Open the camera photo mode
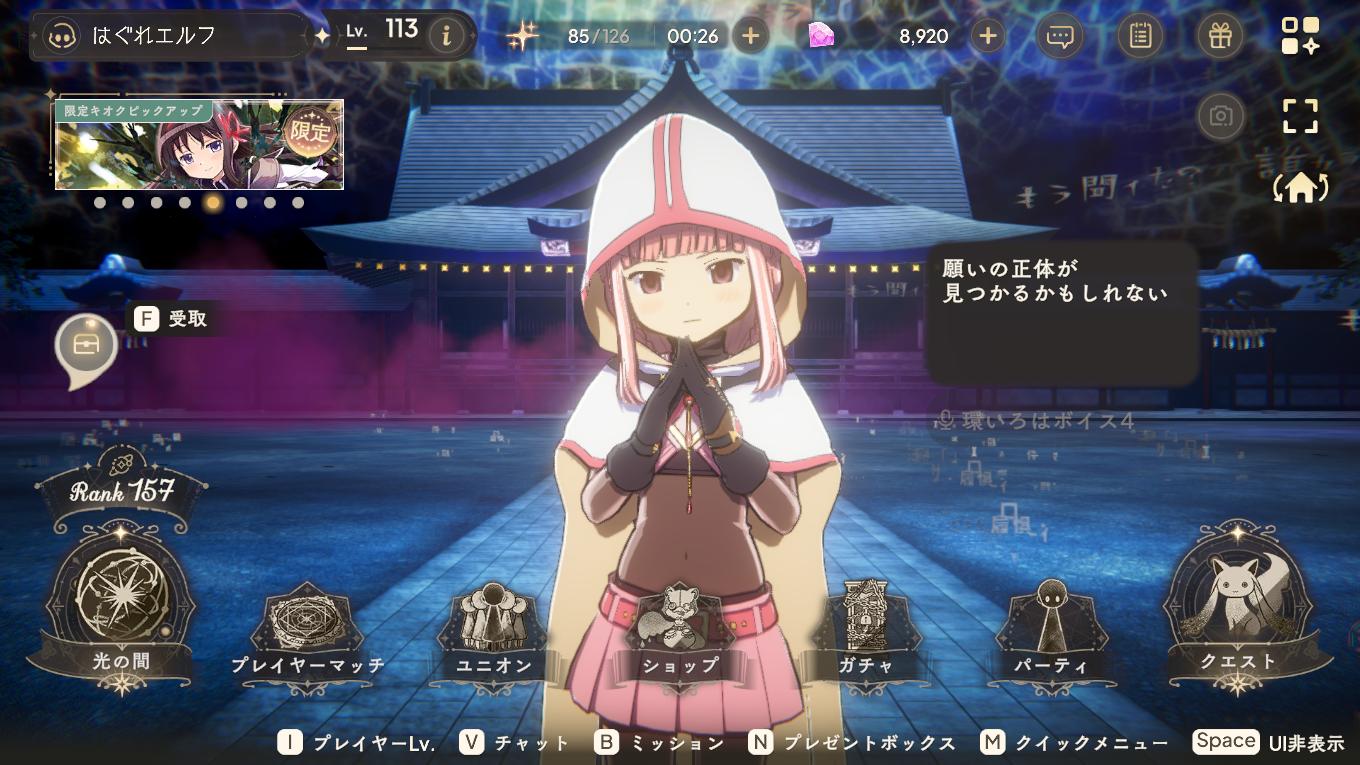1360x765 pixels. (x=1220, y=116)
